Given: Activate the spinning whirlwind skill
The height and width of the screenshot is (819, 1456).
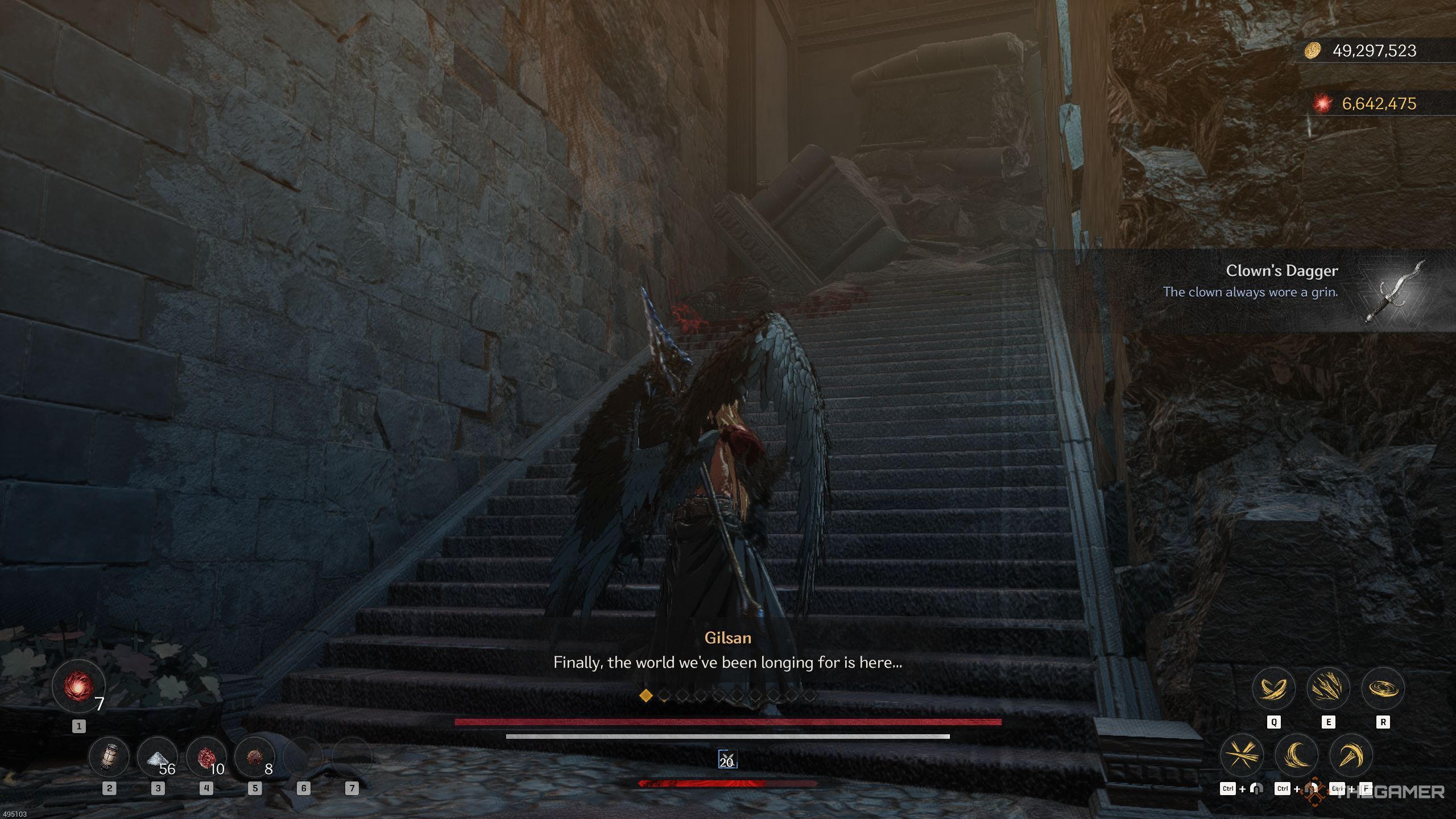Looking at the screenshot, I should (x=1383, y=689).
